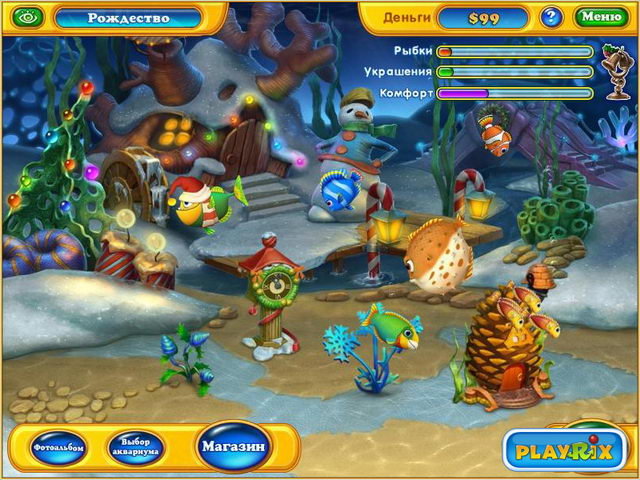Screen dimensions: 640x480
Task: Open the Фотоальбом photo album
Action: click(x=55, y=445)
